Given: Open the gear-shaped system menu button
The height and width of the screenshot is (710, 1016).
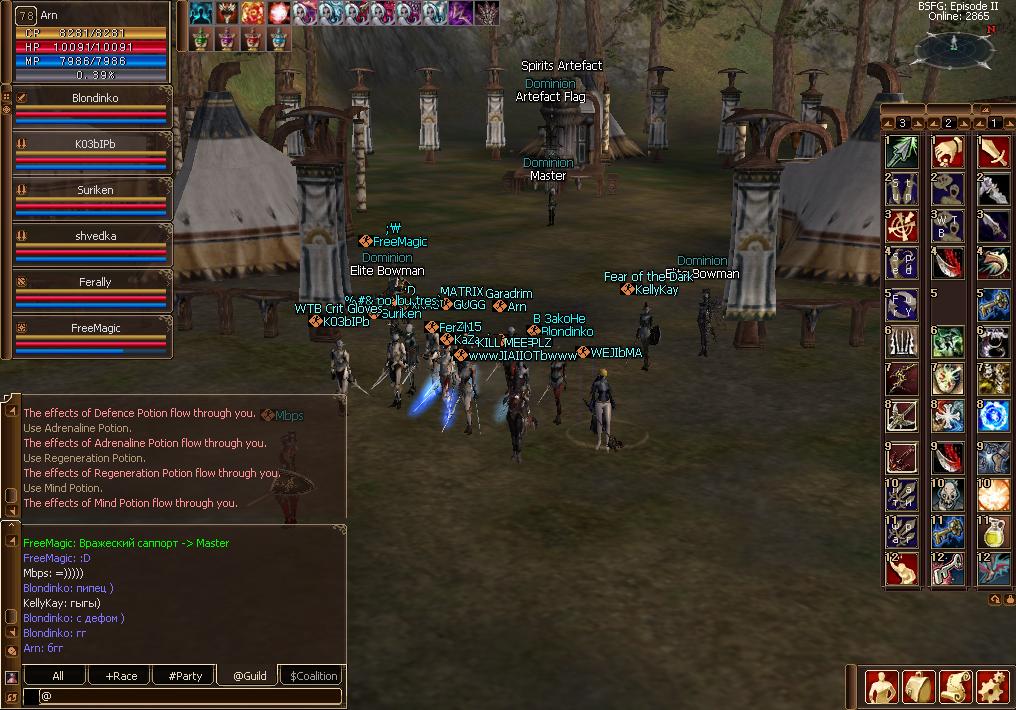Looking at the screenshot, I should click(992, 687).
